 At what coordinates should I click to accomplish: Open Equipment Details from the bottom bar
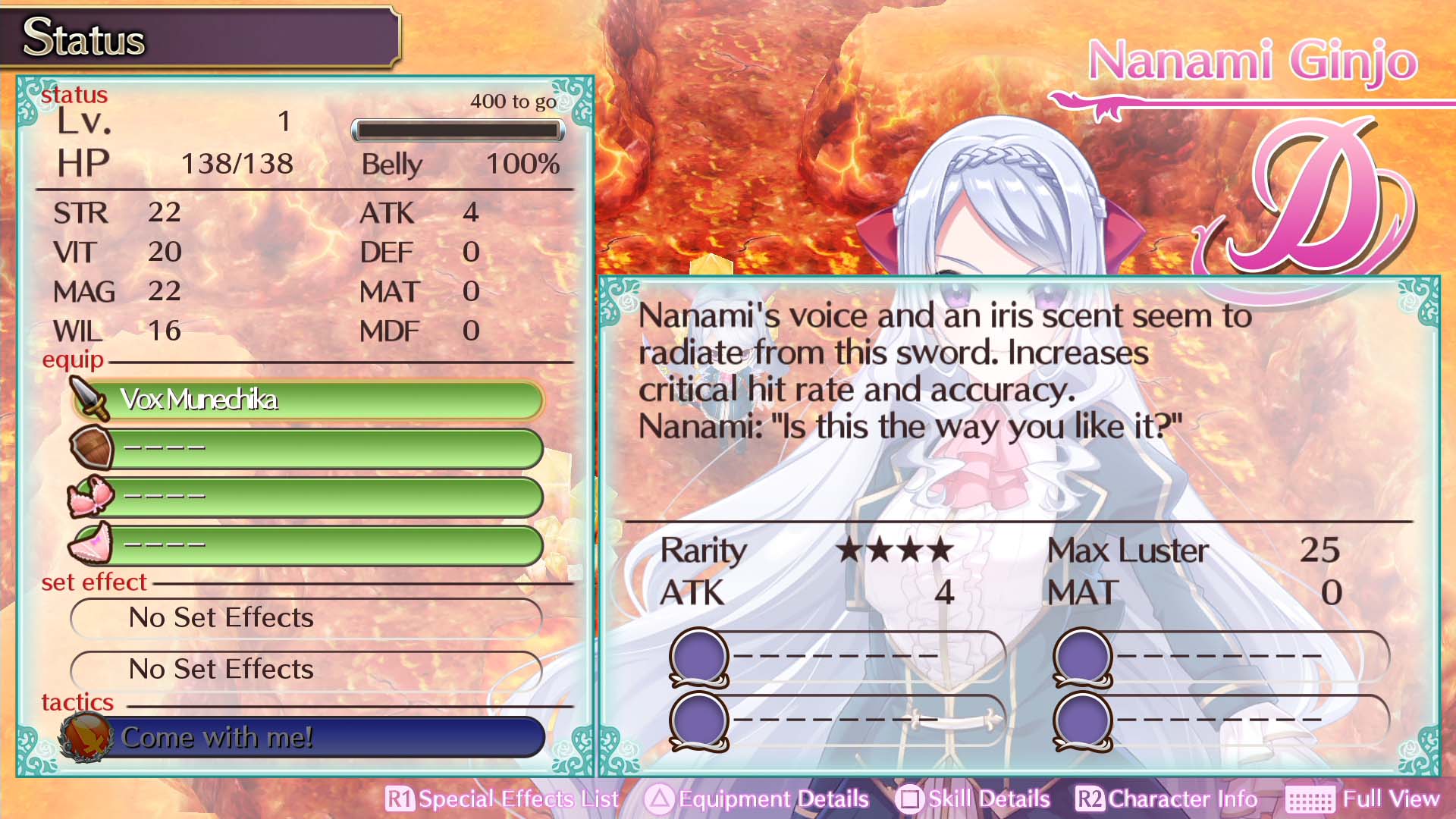point(768,799)
